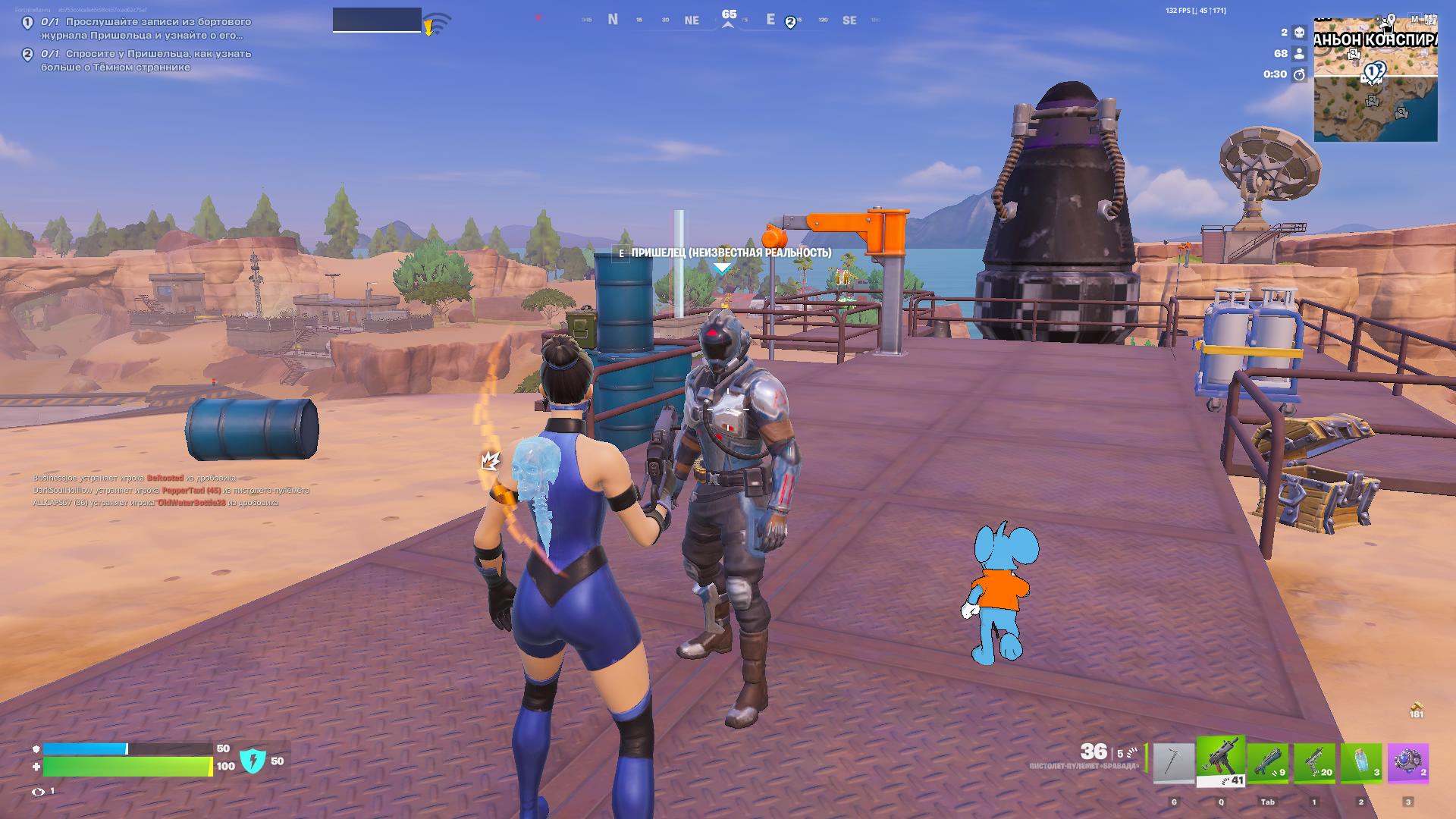Click the spectator eye icon

(38, 792)
